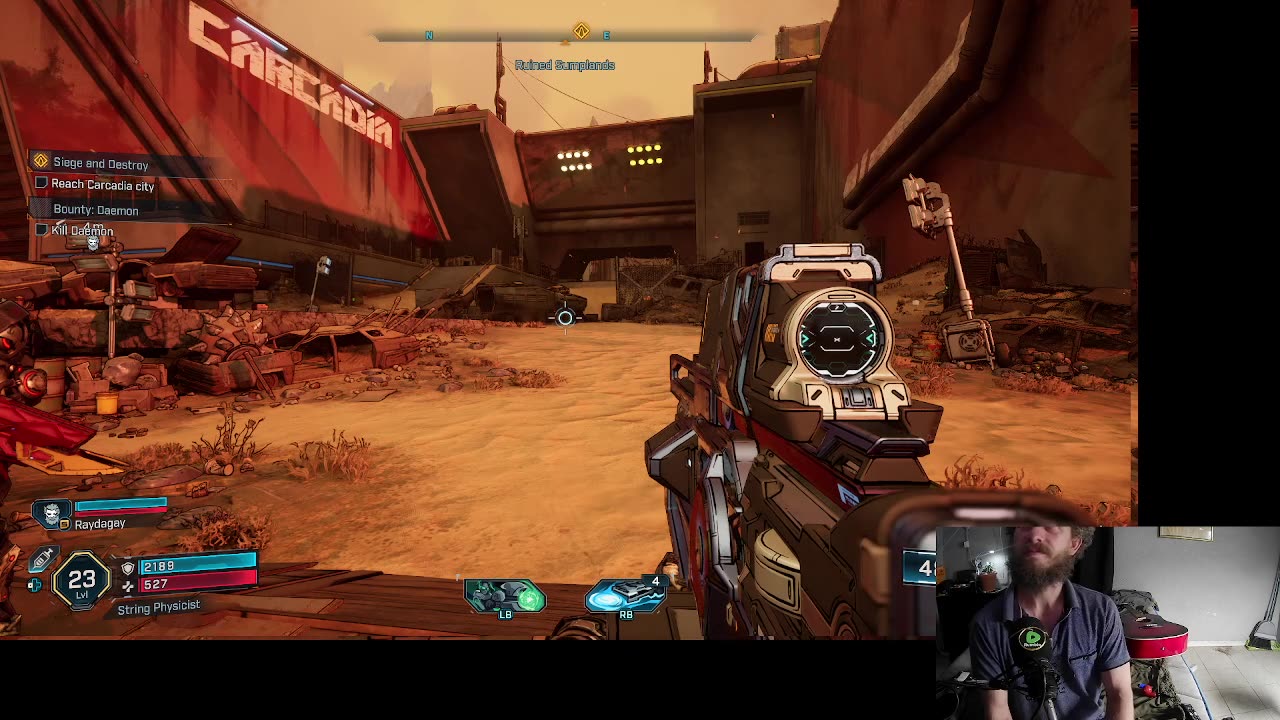
Task: Open the Siege and Destroy mission tracker
Action: [99, 163]
